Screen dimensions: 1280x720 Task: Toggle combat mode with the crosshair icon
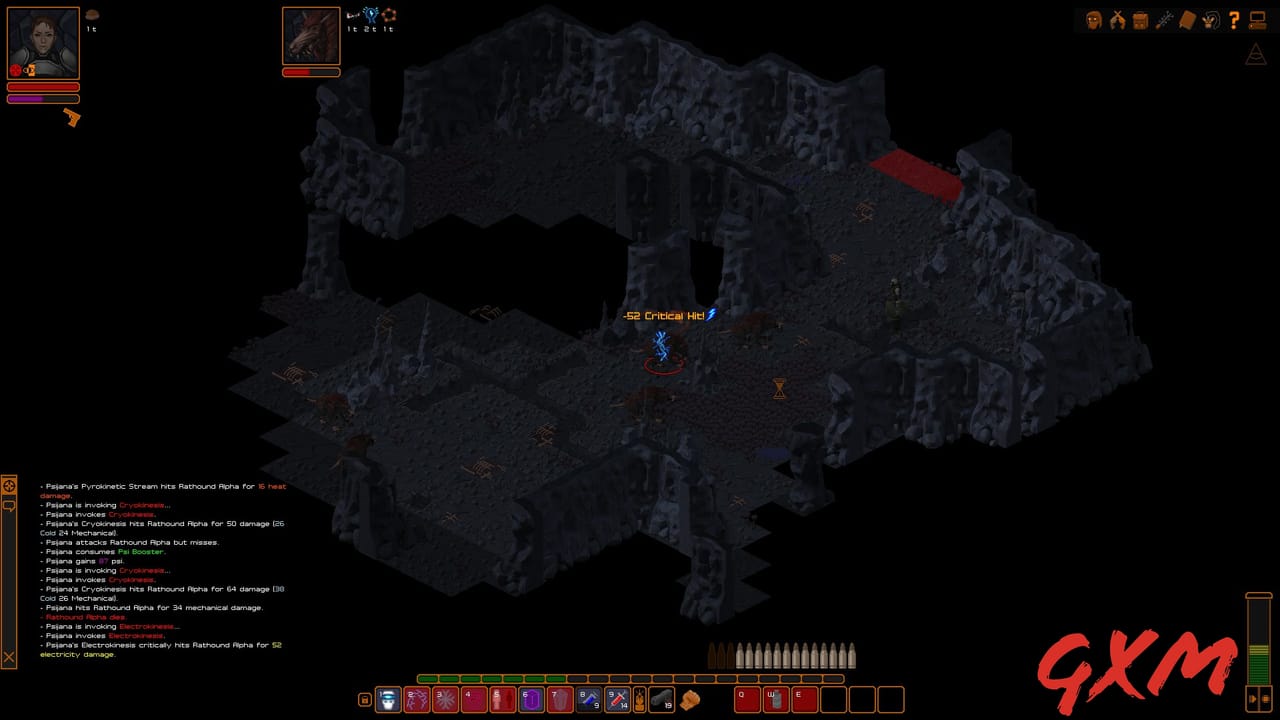pos(9,486)
